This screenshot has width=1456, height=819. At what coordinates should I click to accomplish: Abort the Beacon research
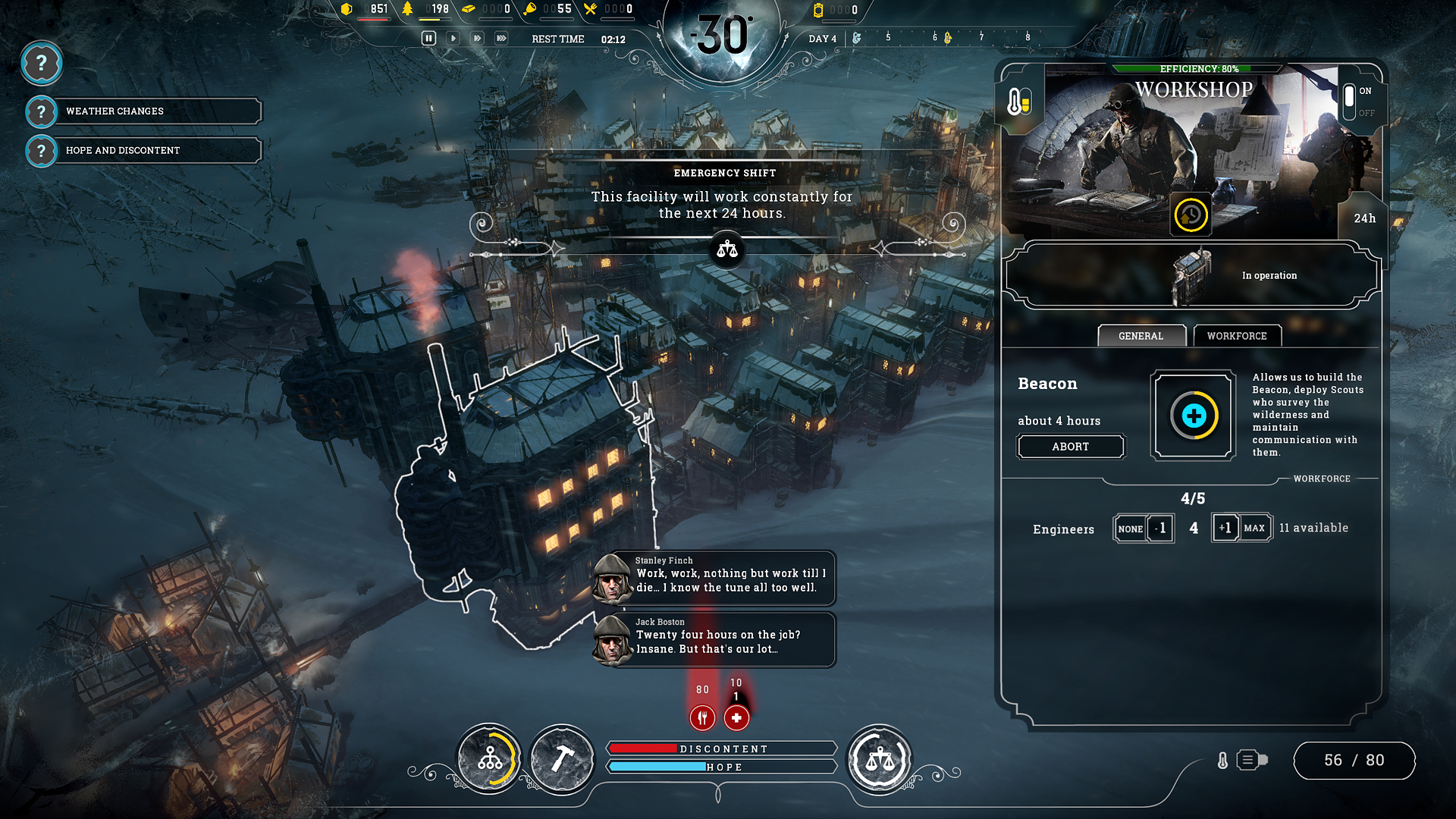[1071, 447]
